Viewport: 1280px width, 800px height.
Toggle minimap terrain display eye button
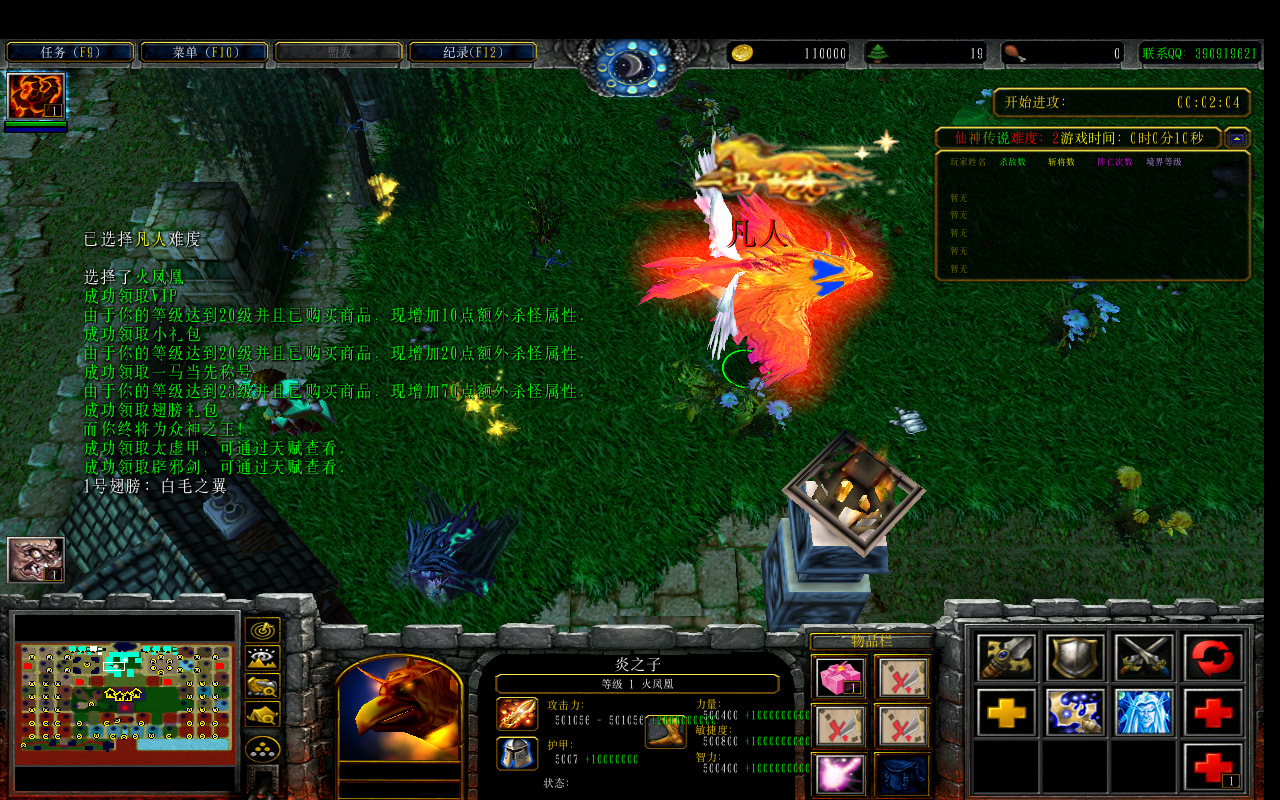click(x=263, y=658)
